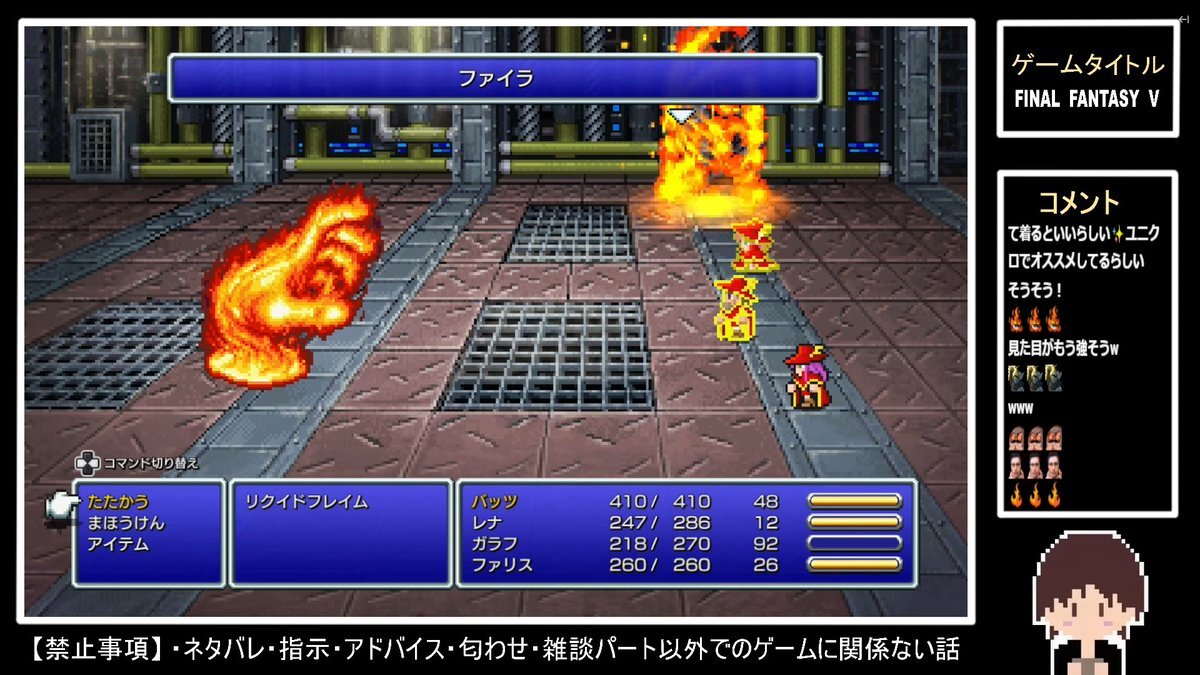Select party member ガラフ row

(495, 544)
